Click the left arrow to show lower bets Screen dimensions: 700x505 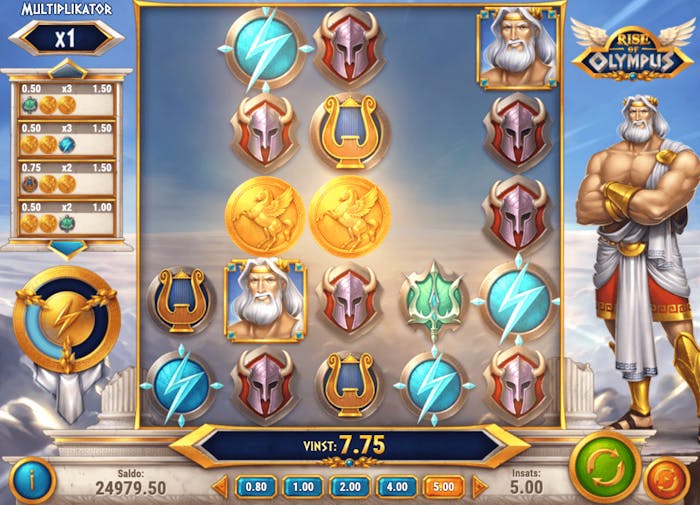click(220, 487)
